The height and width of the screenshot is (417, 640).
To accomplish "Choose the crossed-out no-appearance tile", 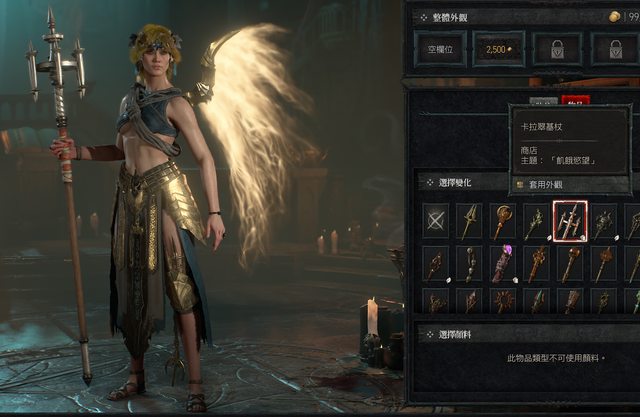I will click(435, 221).
